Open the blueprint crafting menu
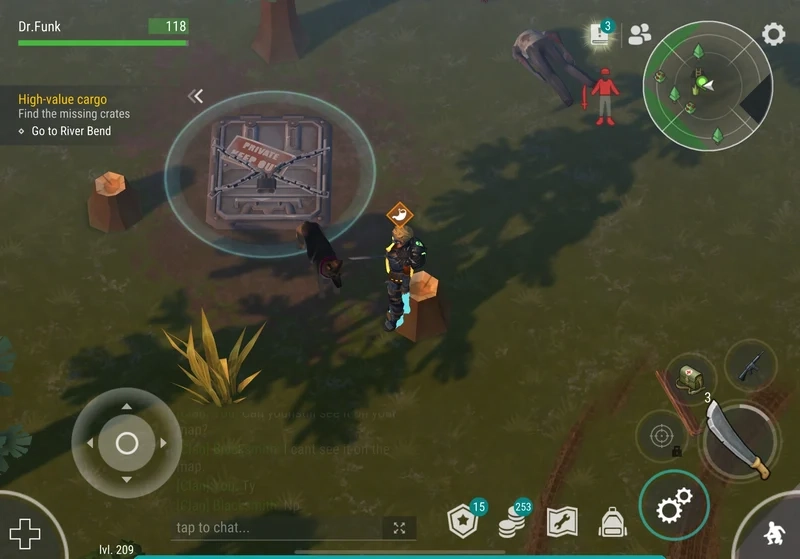This screenshot has width=800, height=559. pyautogui.click(x=562, y=521)
